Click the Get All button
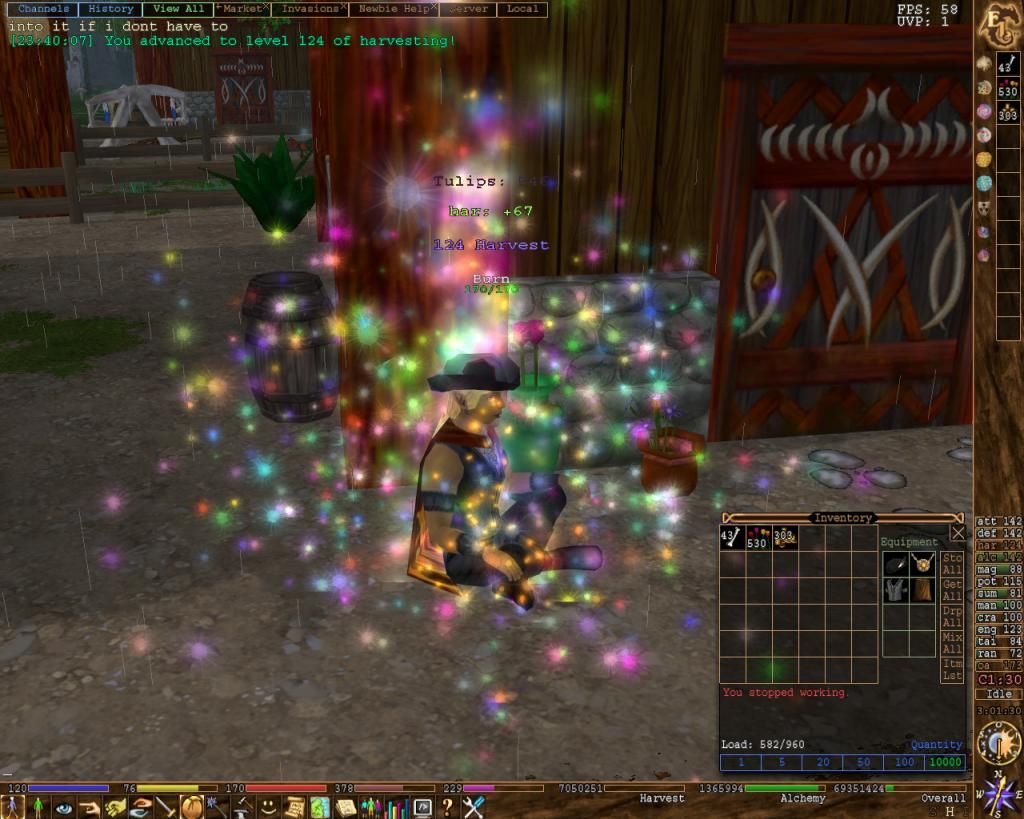The height and width of the screenshot is (819, 1024). click(x=952, y=590)
